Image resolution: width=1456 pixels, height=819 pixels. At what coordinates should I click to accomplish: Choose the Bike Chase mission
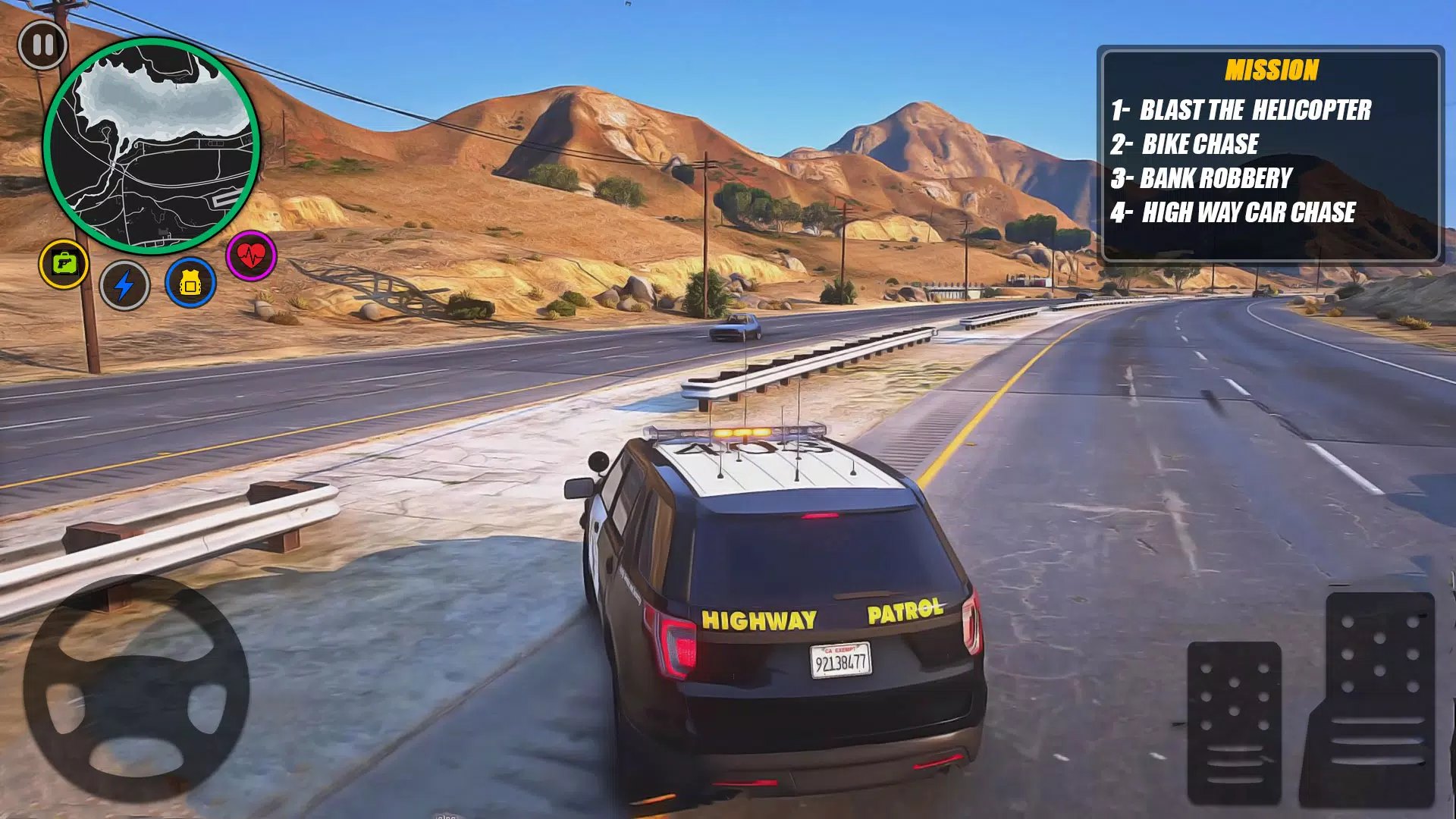[1185, 144]
